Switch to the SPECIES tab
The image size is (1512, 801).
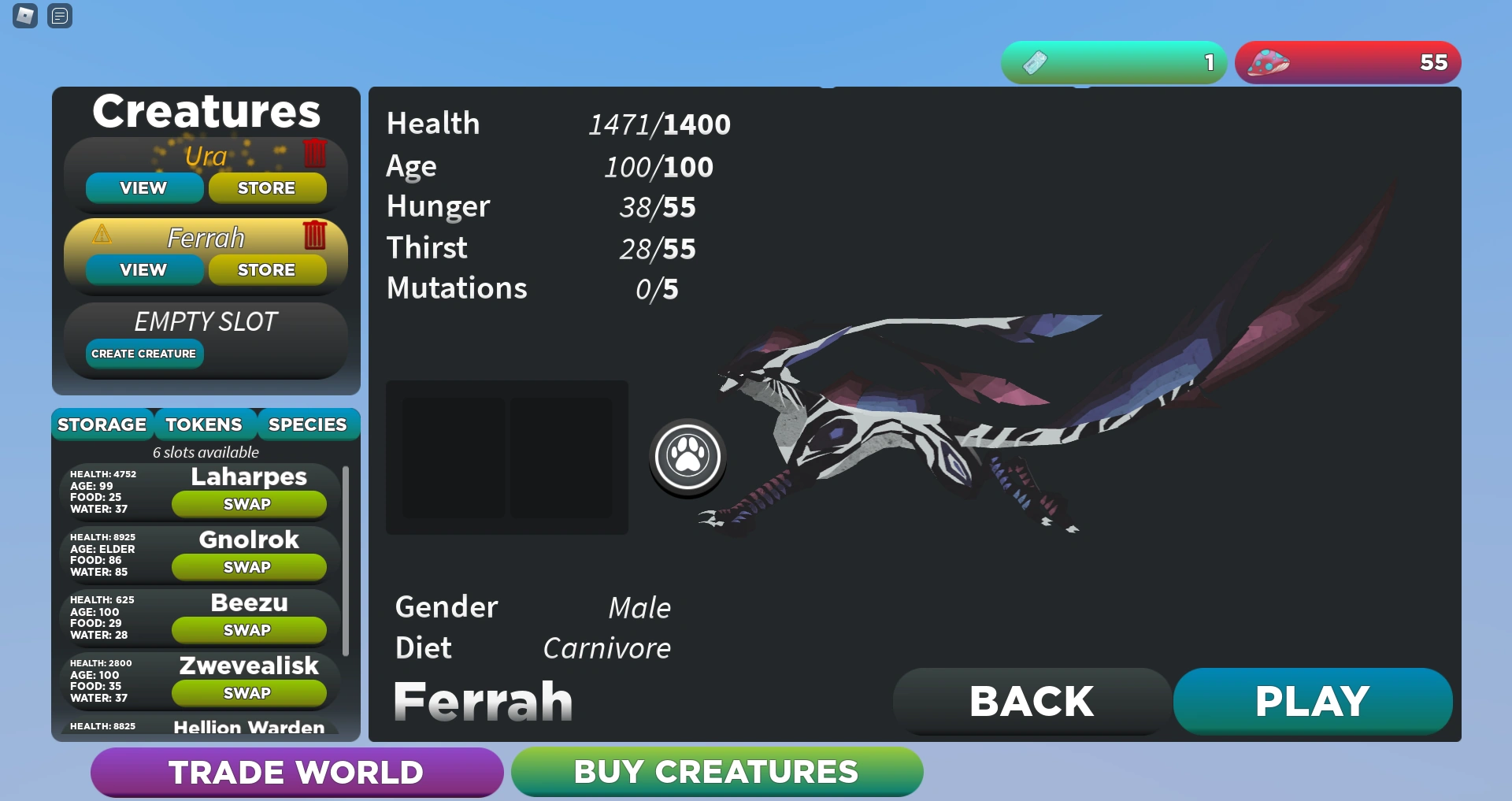click(x=308, y=424)
